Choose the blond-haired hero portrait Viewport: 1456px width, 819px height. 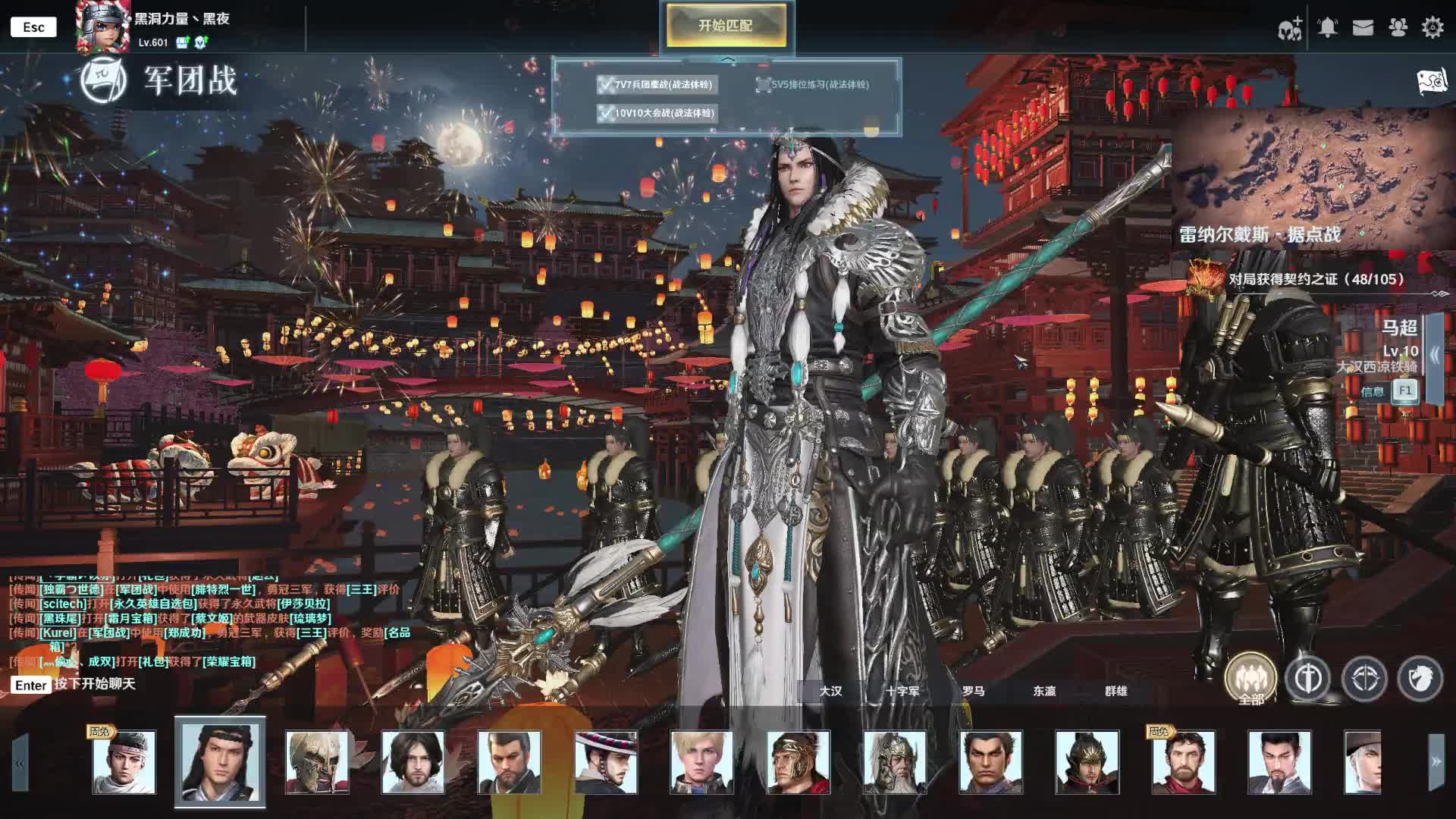click(x=701, y=762)
